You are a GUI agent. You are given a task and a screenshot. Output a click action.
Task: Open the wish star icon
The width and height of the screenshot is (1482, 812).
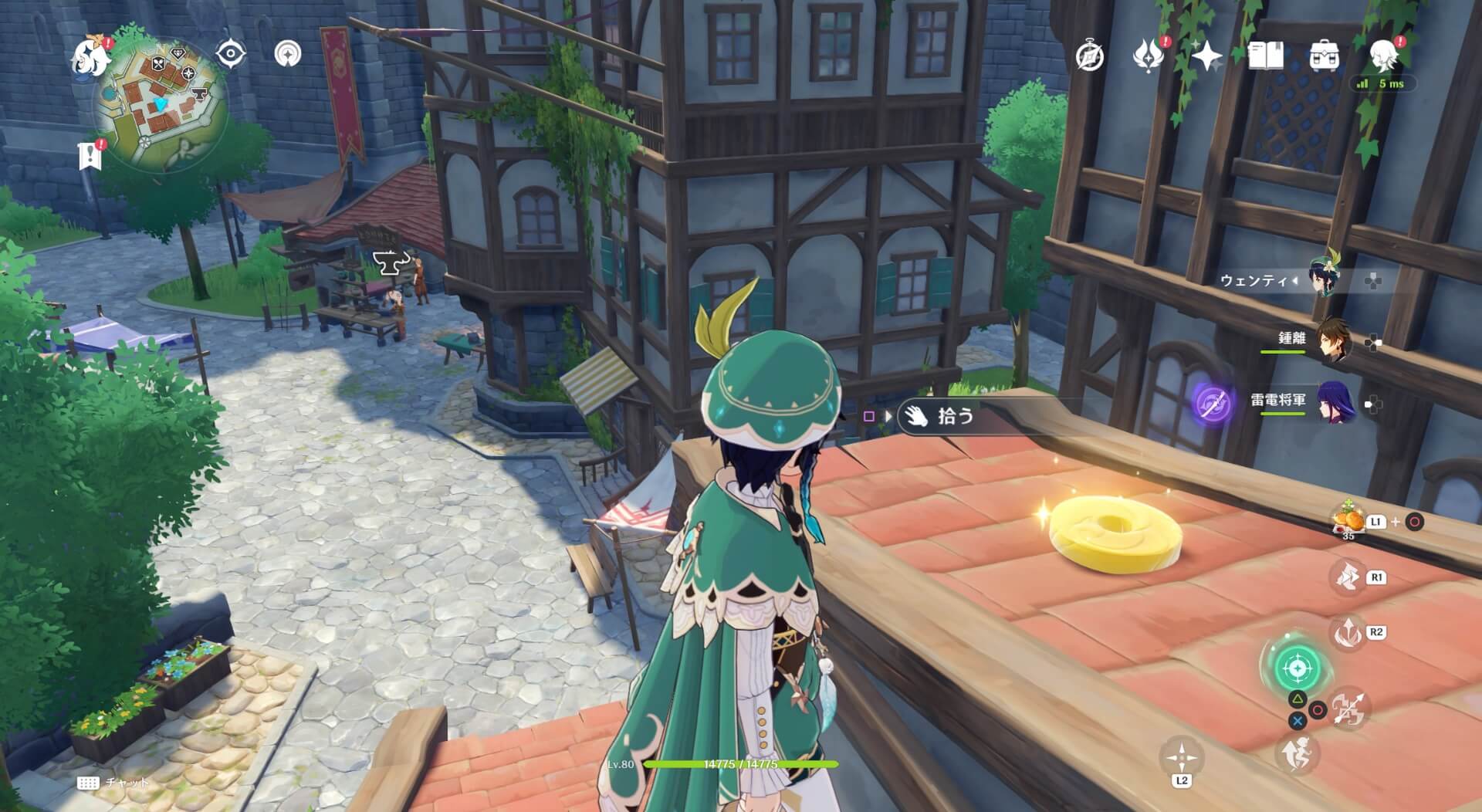point(1206,56)
